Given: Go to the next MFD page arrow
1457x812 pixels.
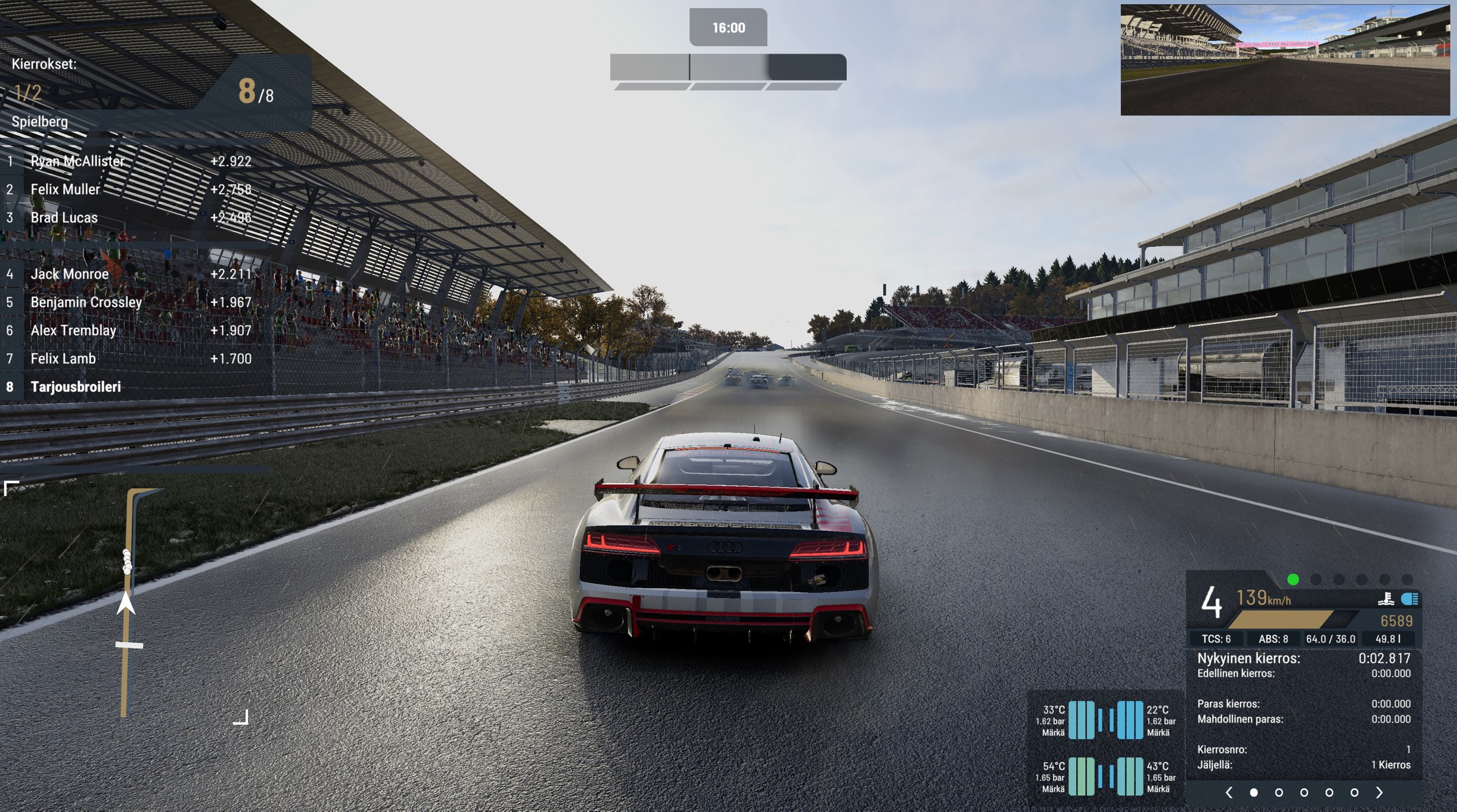Looking at the screenshot, I should click(x=1379, y=792).
